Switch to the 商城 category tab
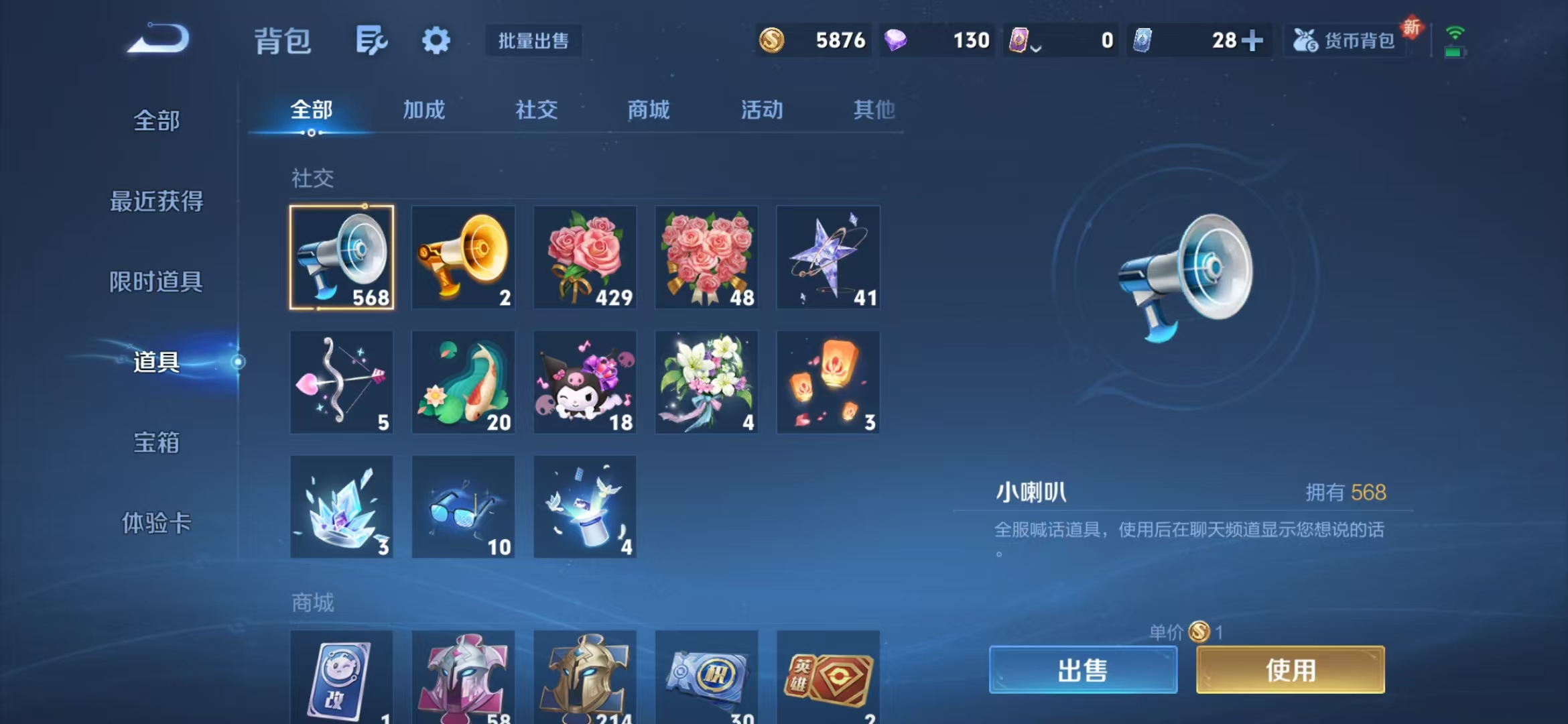The width and height of the screenshot is (1568, 724). click(x=647, y=111)
